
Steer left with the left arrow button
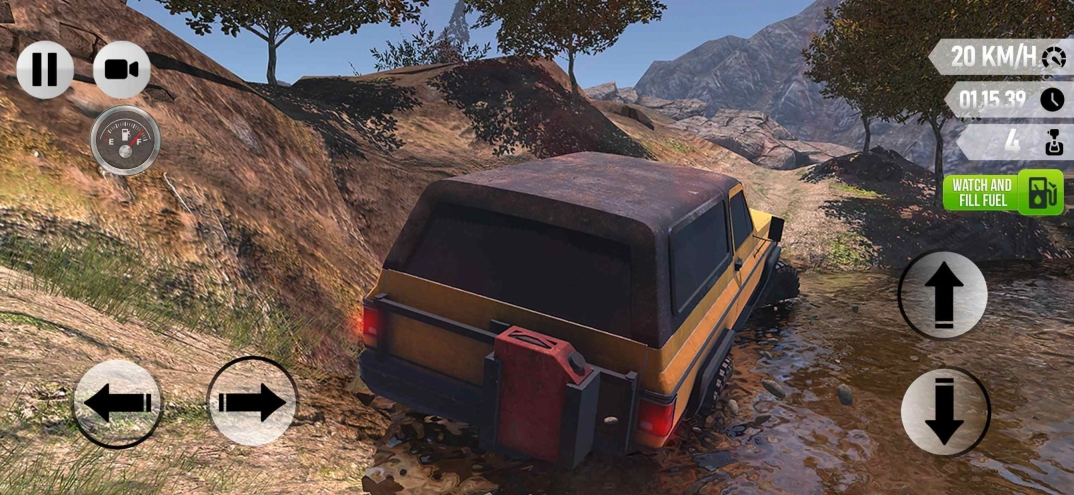coord(118,403)
